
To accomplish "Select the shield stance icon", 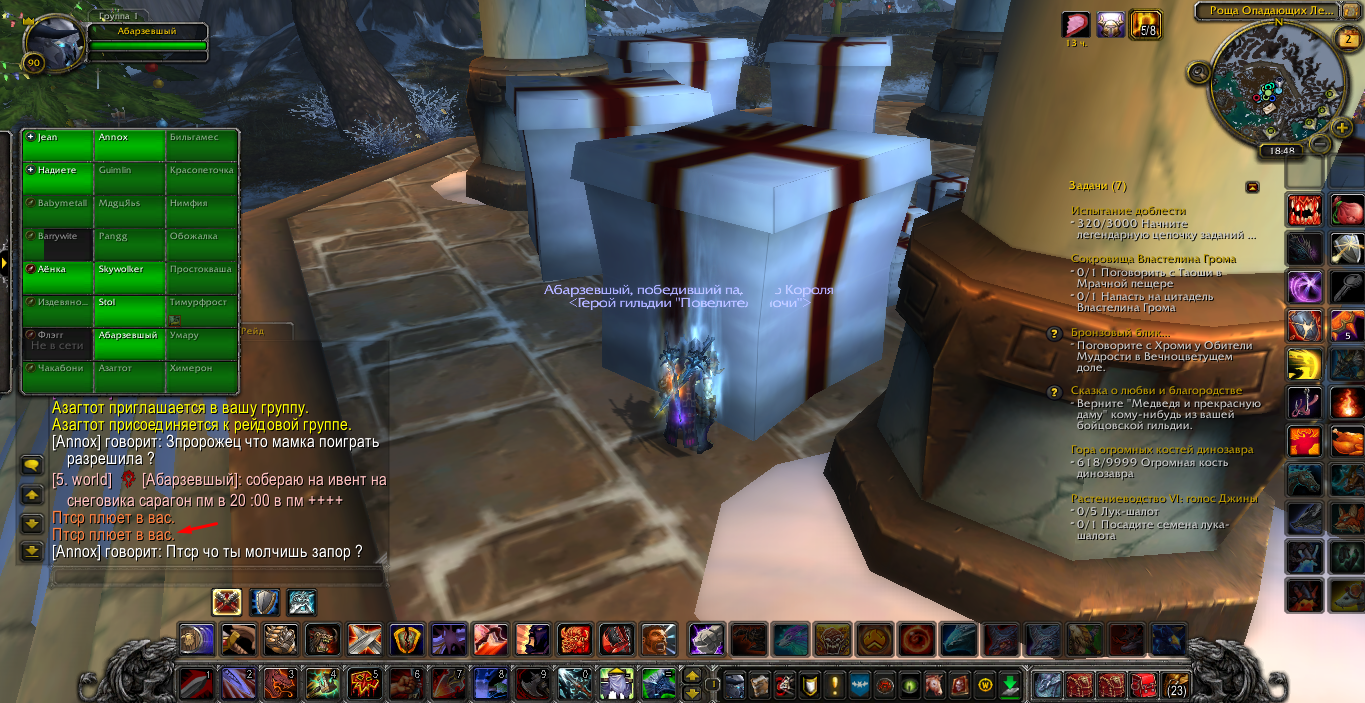I will 264,602.
